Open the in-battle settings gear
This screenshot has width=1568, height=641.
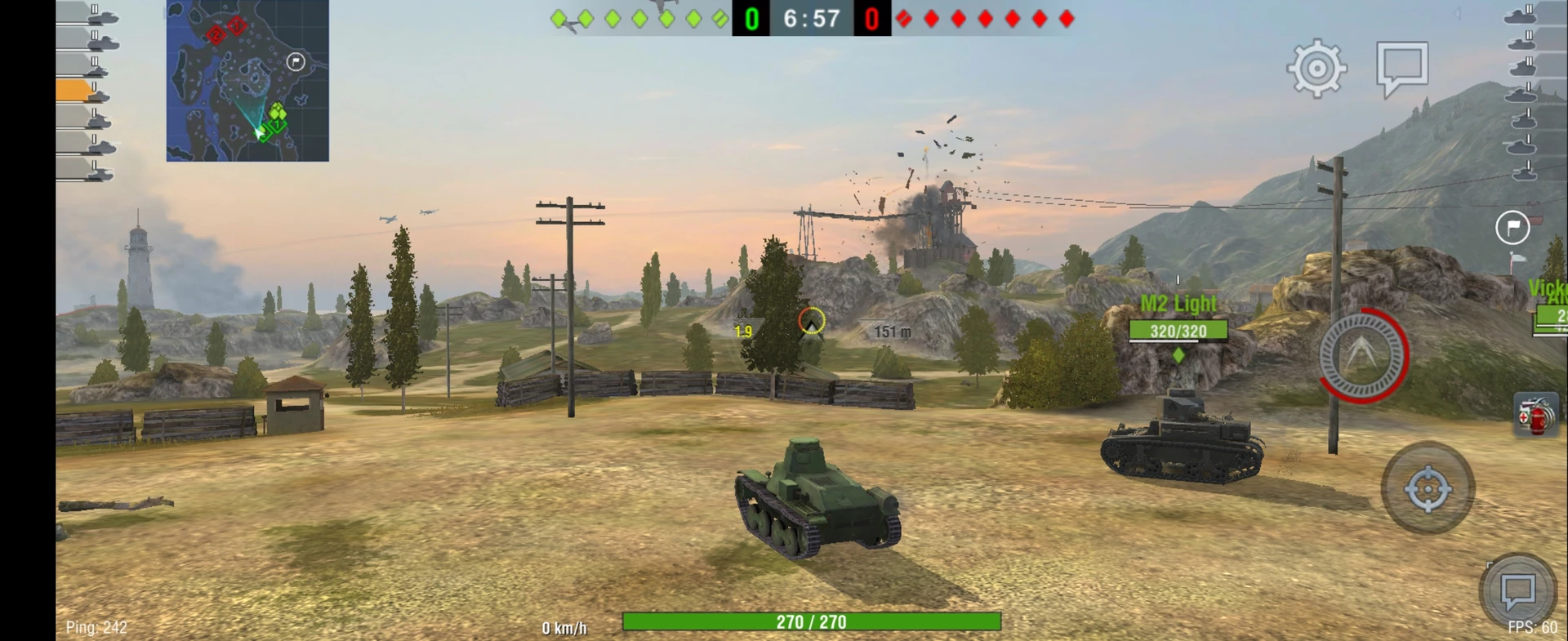coord(1316,69)
